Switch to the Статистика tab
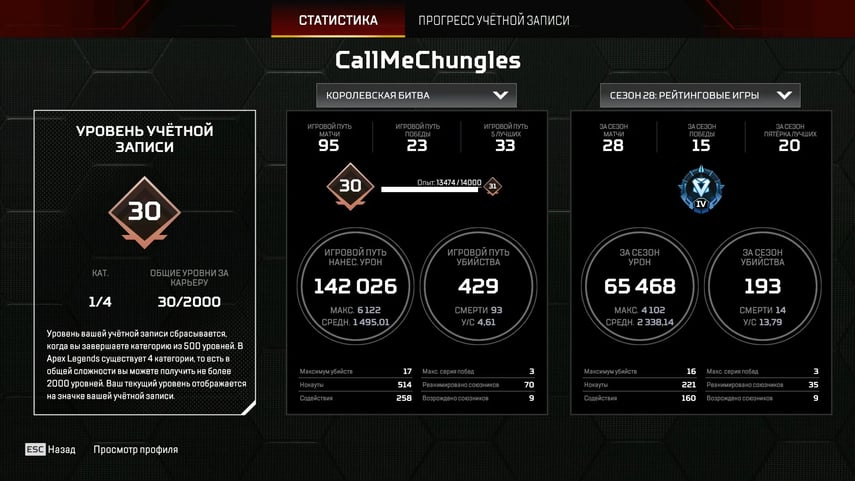This screenshot has height=481, width=855. pyautogui.click(x=338, y=20)
